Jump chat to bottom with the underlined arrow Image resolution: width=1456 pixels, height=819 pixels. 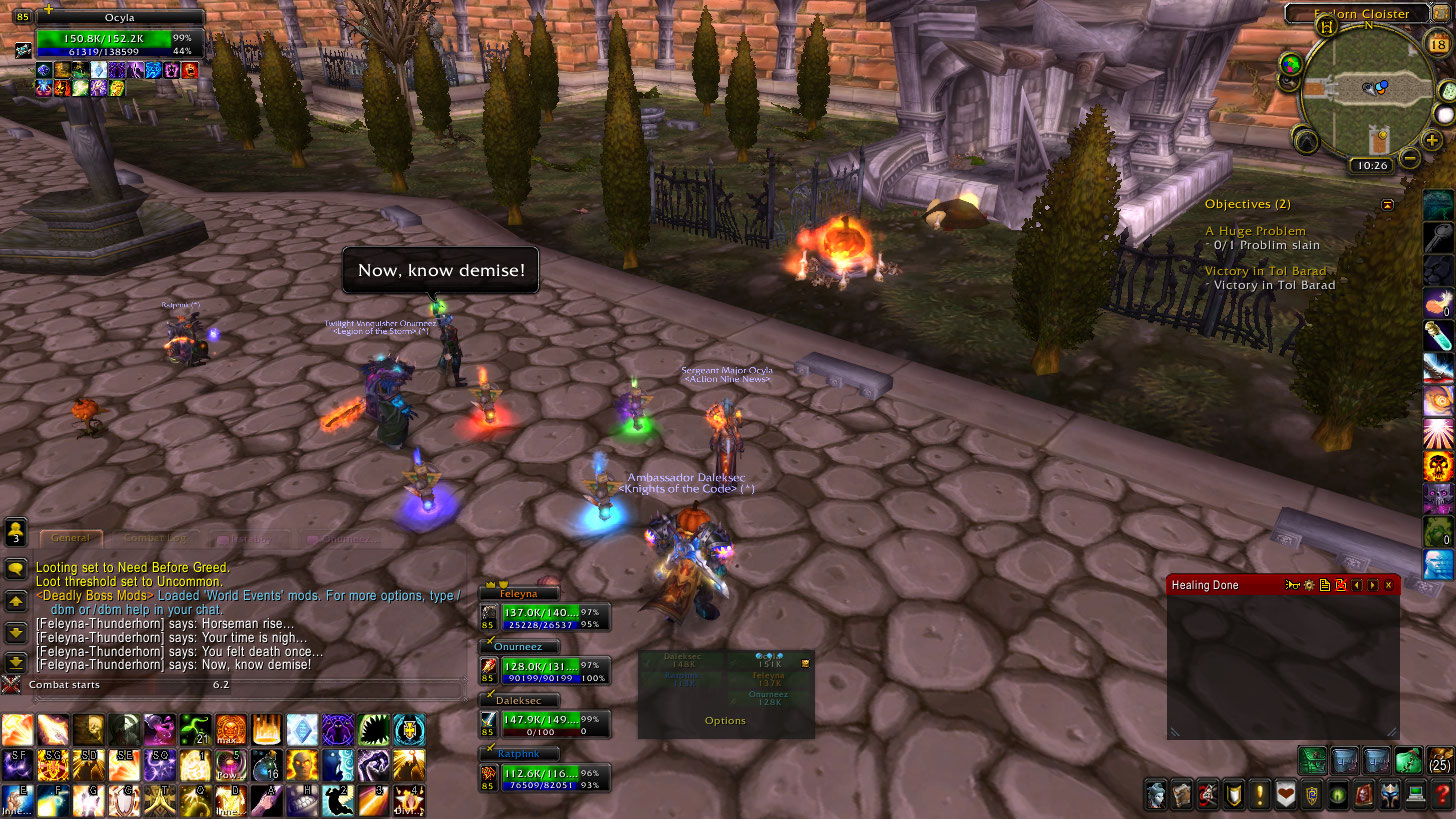click(16, 662)
